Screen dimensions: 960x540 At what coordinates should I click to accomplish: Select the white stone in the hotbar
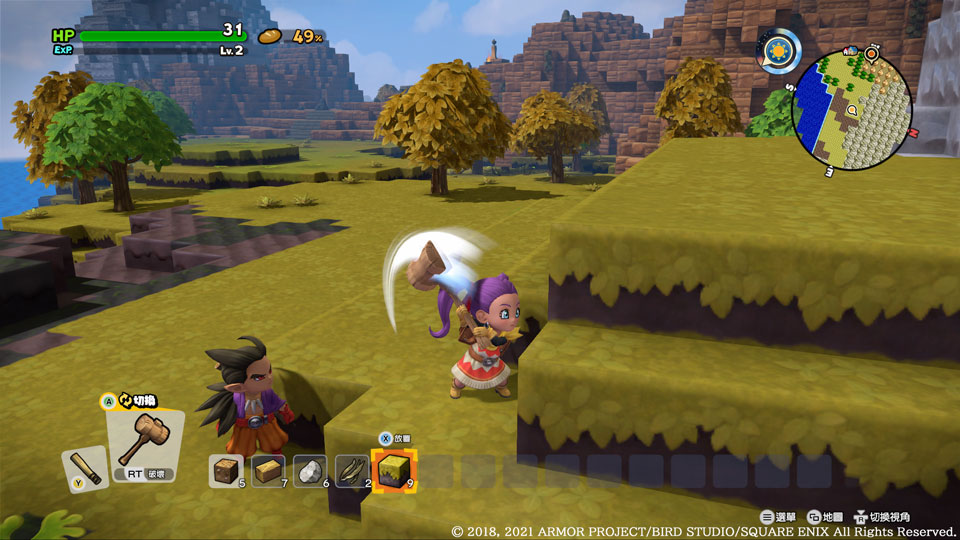pos(310,469)
